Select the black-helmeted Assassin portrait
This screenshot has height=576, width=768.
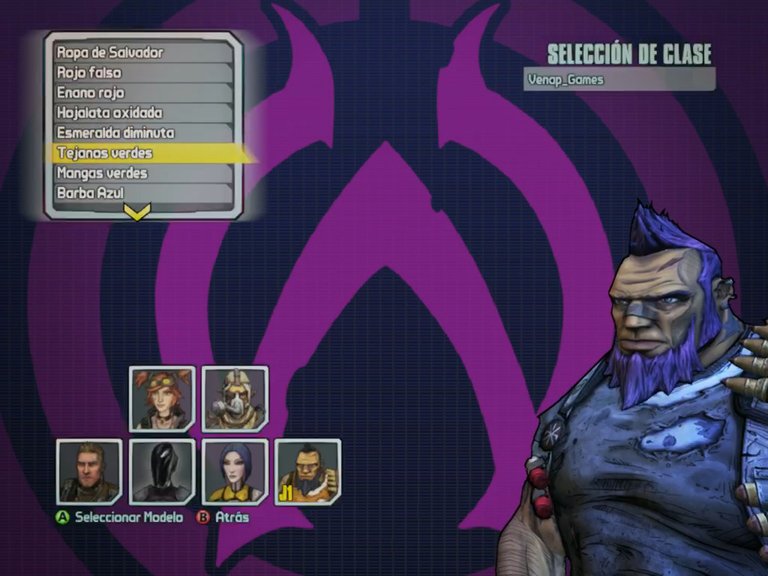[162, 471]
